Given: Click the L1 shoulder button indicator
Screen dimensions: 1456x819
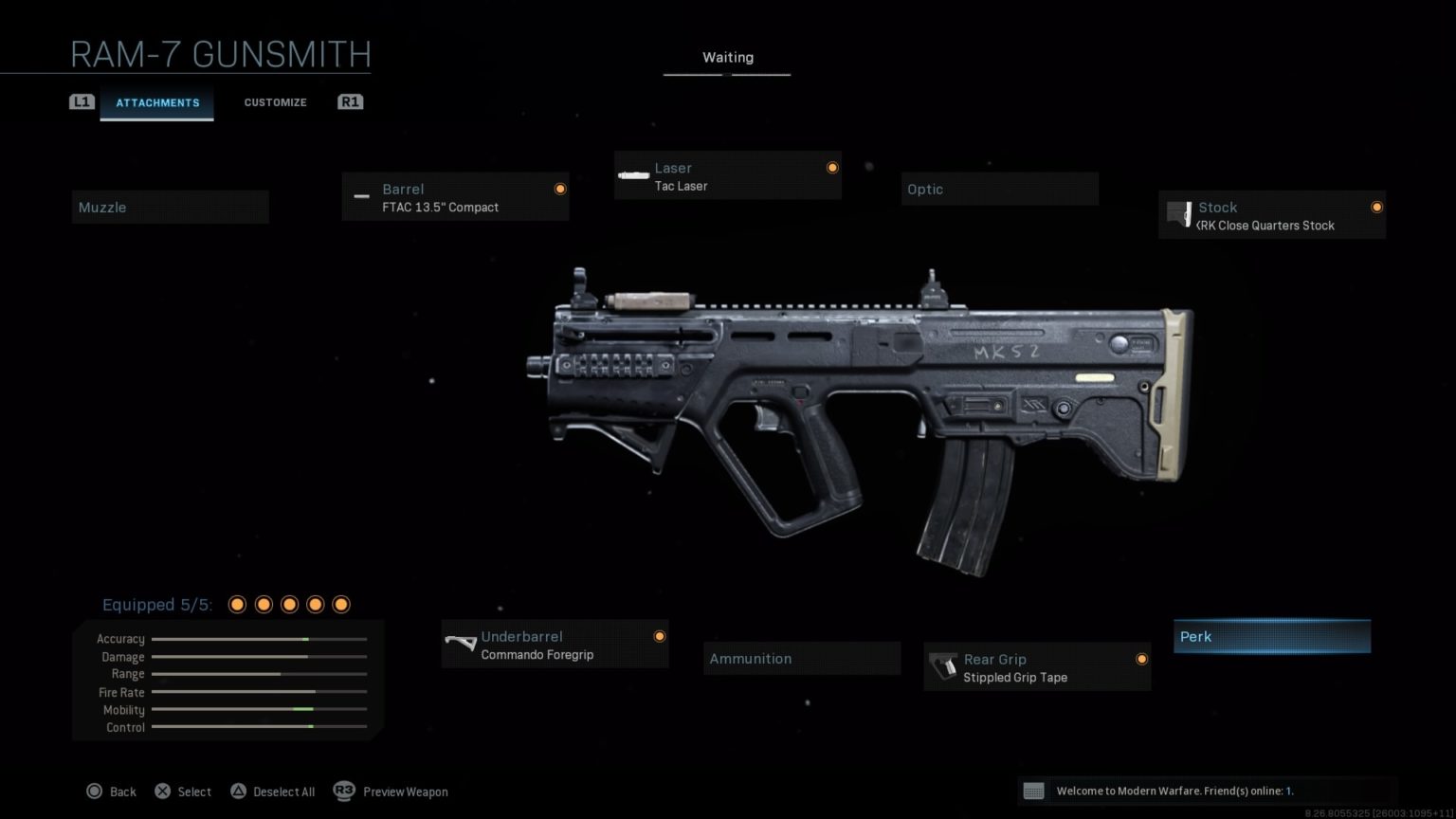Looking at the screenshot, I should coord(82,101).
